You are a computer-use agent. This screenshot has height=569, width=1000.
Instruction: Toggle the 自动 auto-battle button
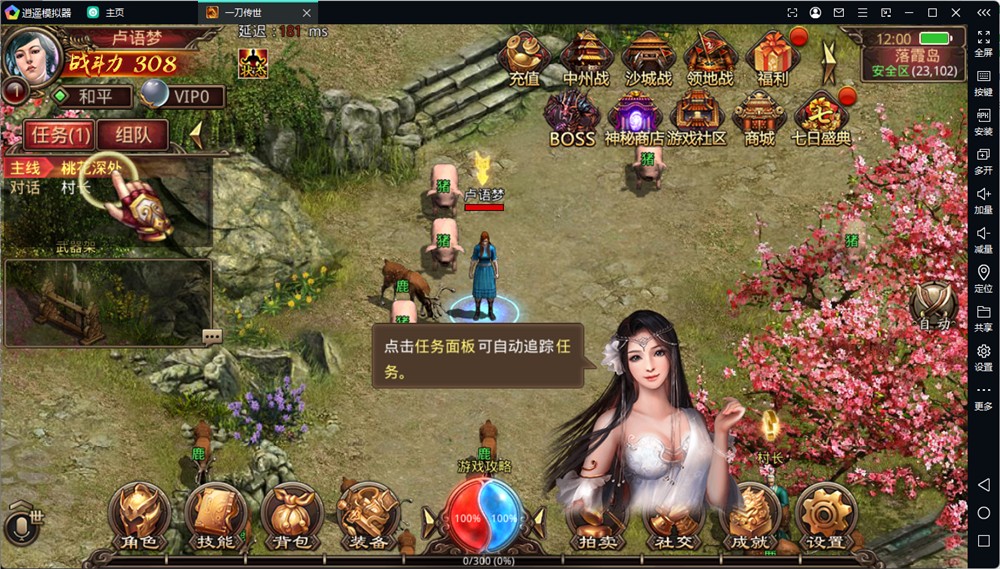pyautogui.click(x=934, y=305)
